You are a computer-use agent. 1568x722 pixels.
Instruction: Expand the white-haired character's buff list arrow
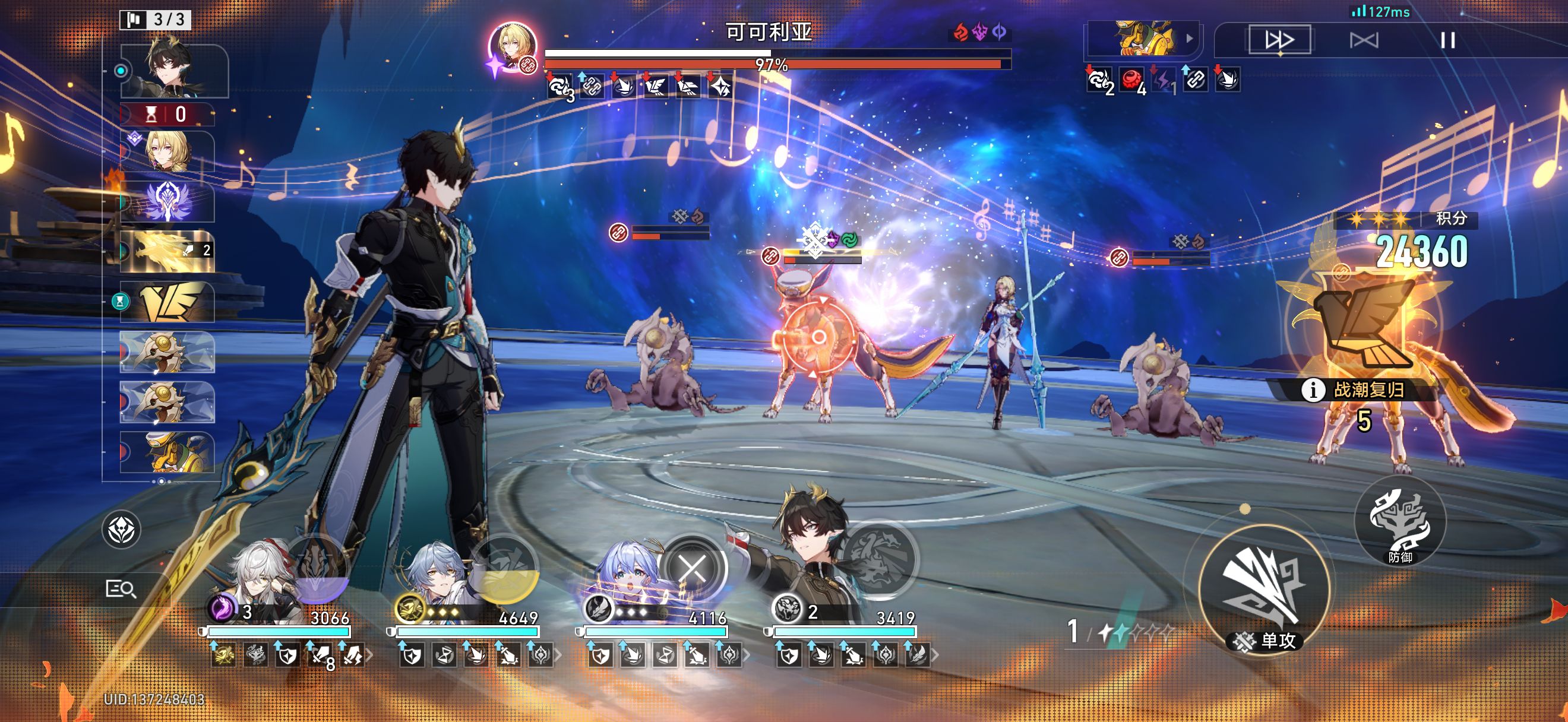369,655
